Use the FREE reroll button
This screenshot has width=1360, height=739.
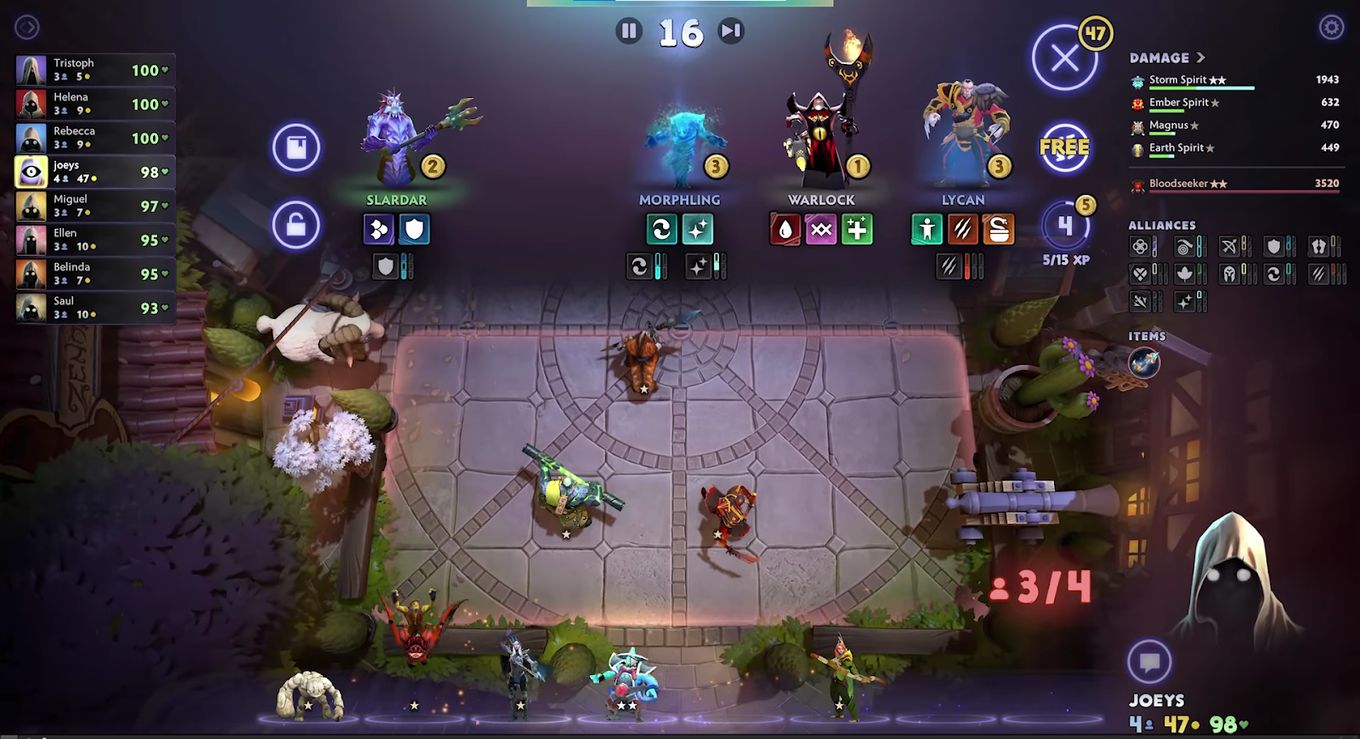[x=1064, y=147]
